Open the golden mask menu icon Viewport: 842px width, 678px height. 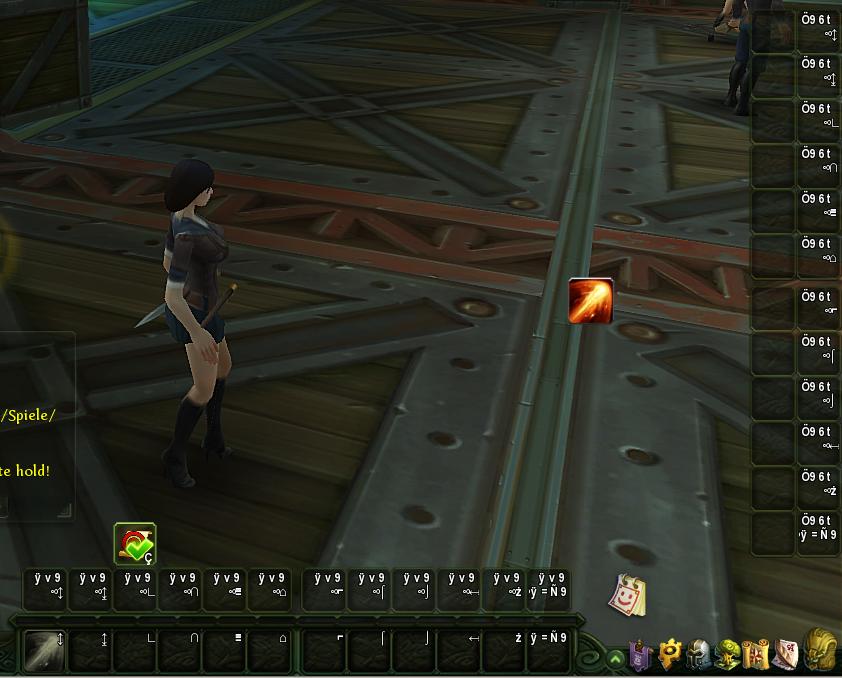tap(821, 650)
